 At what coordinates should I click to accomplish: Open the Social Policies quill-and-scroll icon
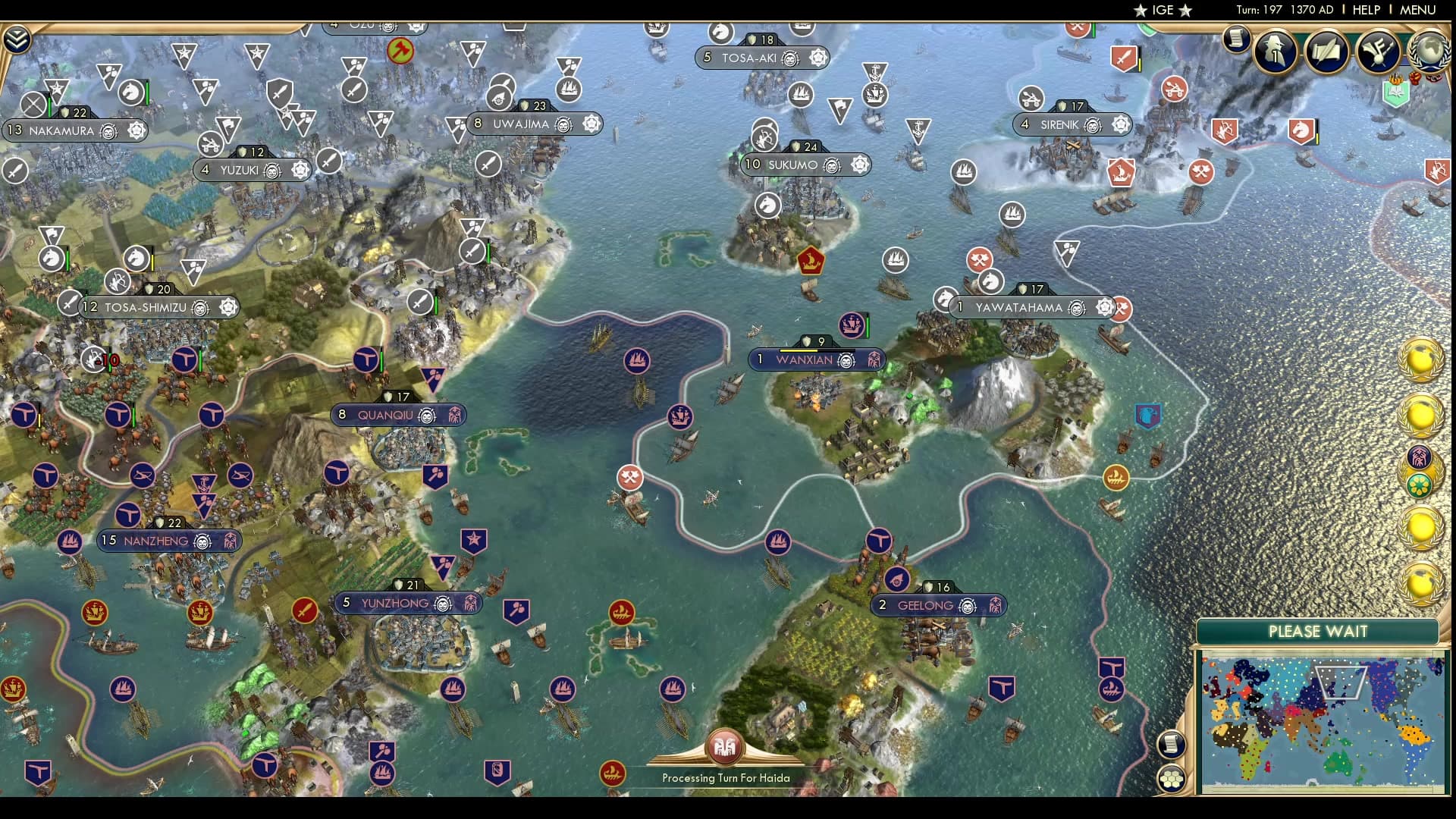pyautogui.click(x=1327, y=51)
